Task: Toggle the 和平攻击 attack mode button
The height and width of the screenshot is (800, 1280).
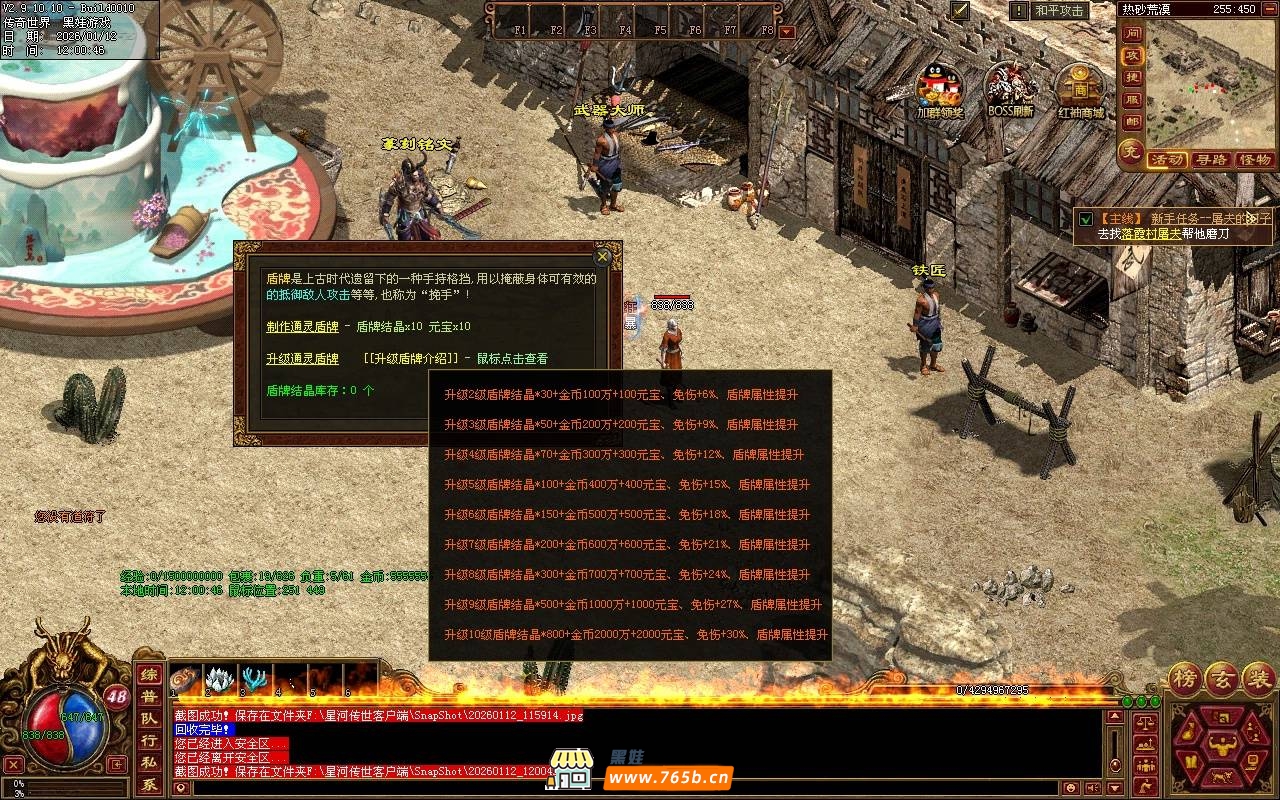Action: (1060, 11)
